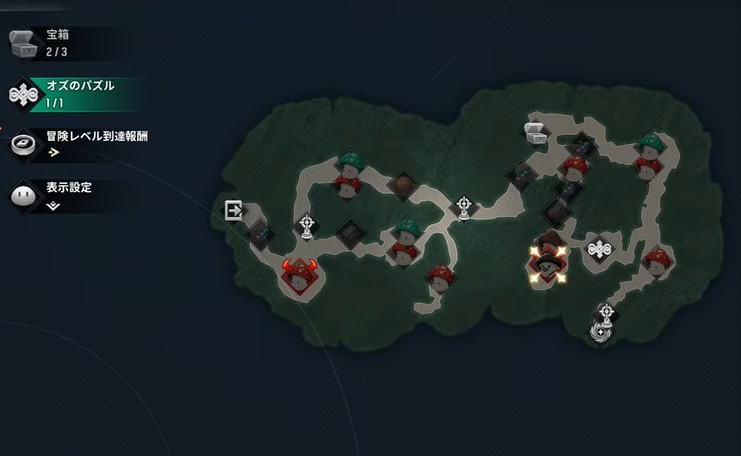Viewport: 741px width, 456px height.
Task: Click the exit door marker on map
Action: coord(234,210)
